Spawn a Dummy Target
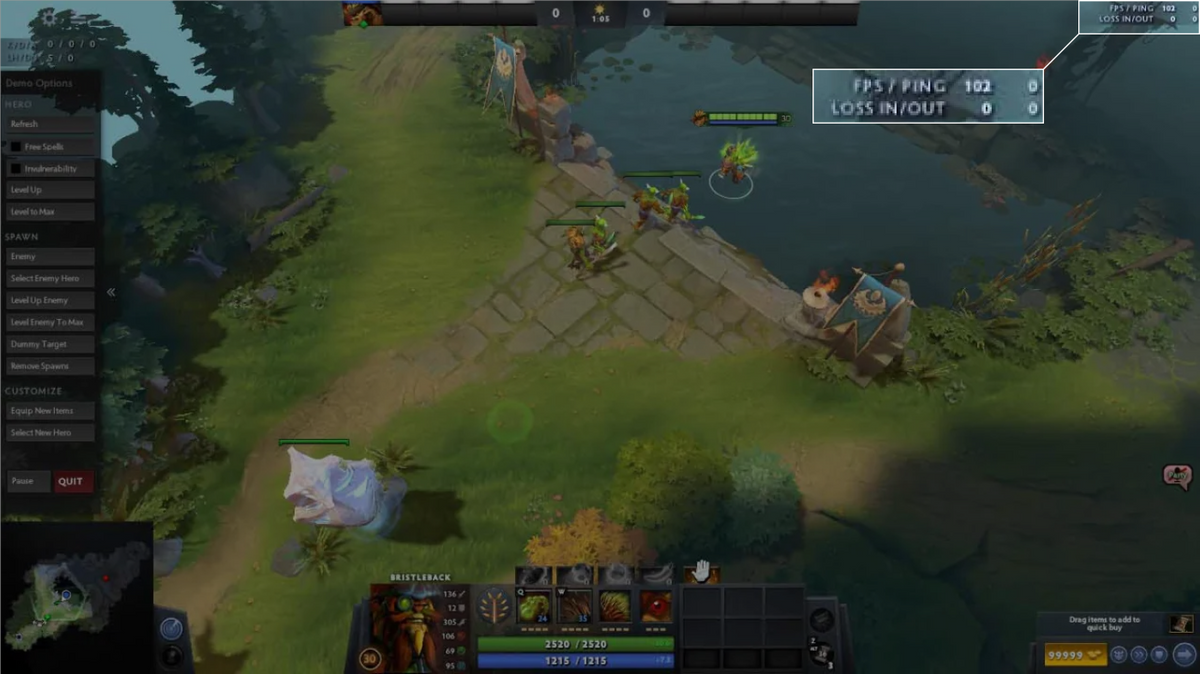Screen dimensions: 1200x674 click(51, 344)
